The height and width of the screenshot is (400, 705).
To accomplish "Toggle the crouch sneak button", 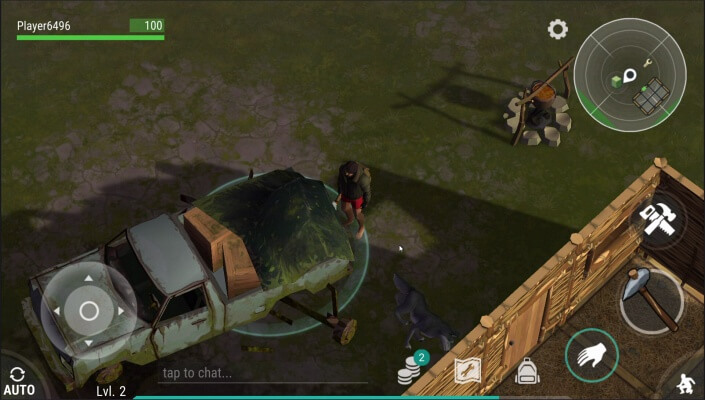I will (x=688, y=382).
